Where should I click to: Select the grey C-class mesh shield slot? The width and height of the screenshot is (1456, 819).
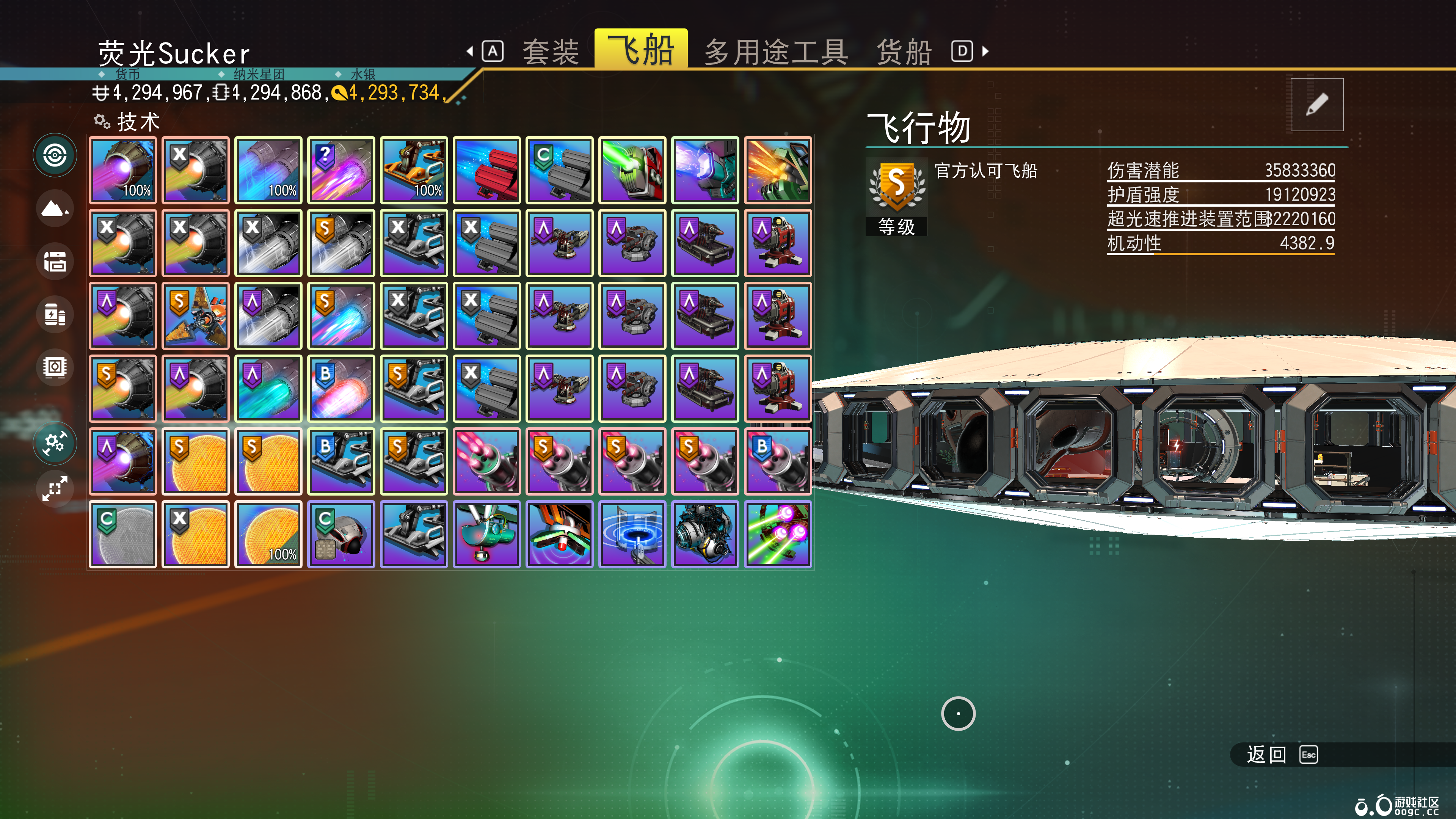point(122,534)
